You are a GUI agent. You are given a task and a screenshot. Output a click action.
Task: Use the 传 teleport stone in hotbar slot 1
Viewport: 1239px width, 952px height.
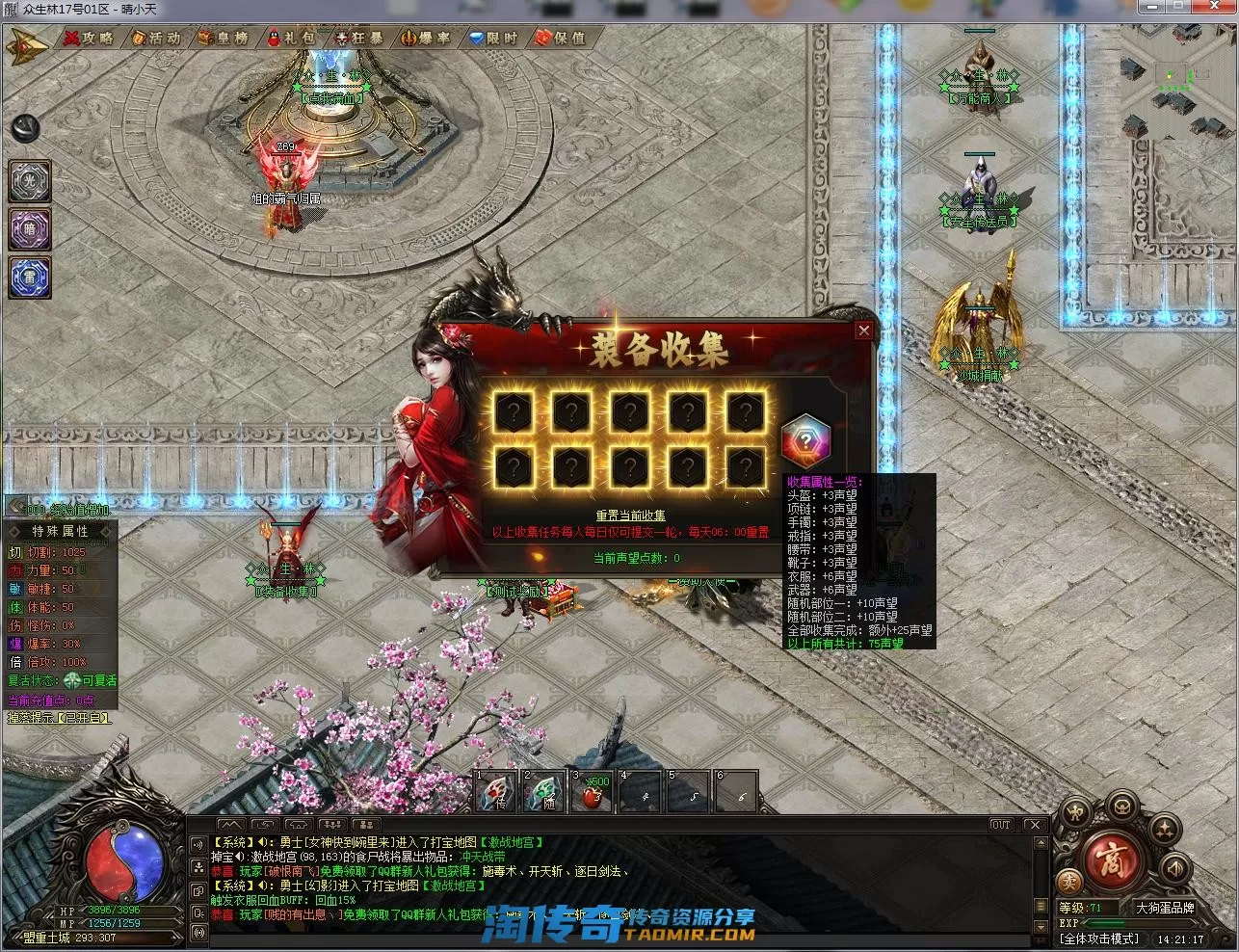[x=496, y=793]
